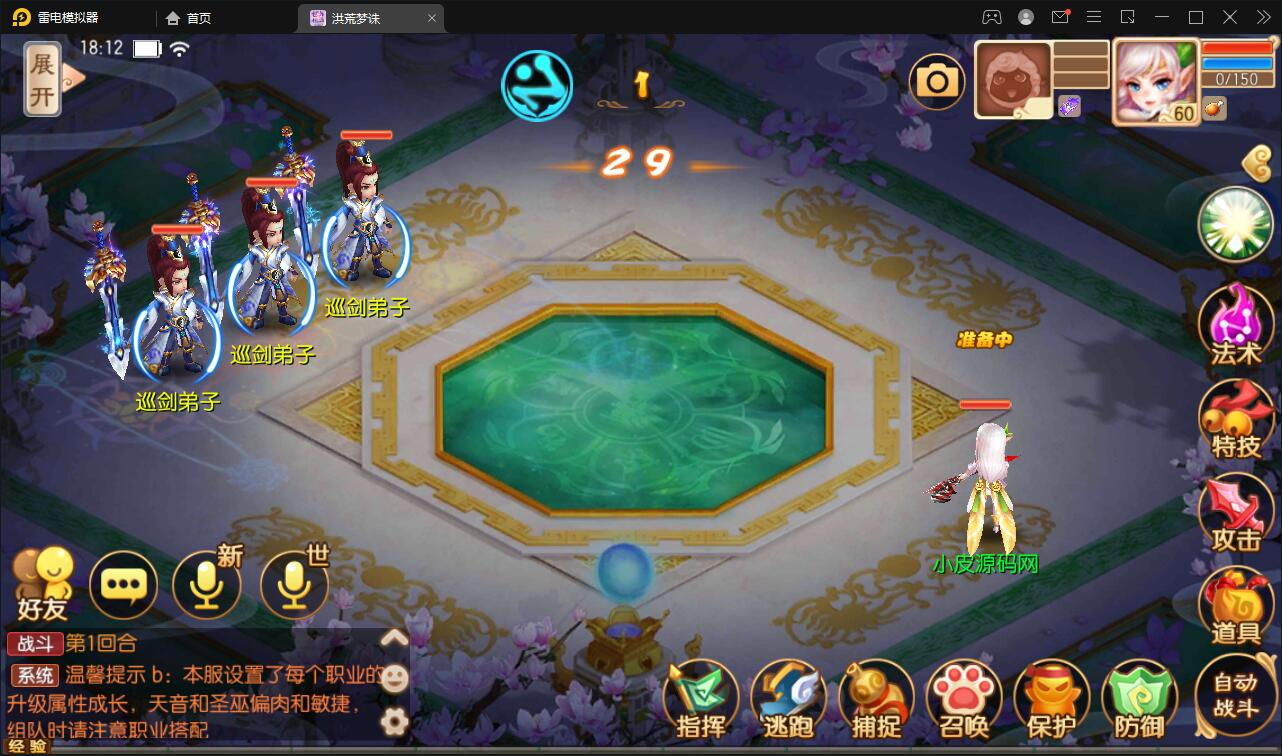Toggle the 新 microphone voice channel
This screenshot has width=1282, height=756.
coord(207,585)
